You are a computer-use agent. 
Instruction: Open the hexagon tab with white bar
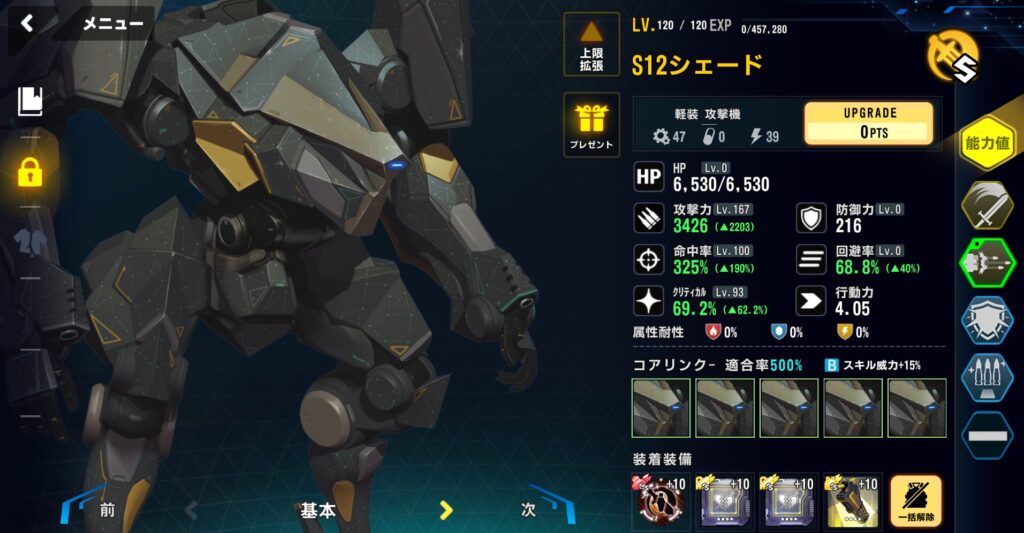[987, 436]
